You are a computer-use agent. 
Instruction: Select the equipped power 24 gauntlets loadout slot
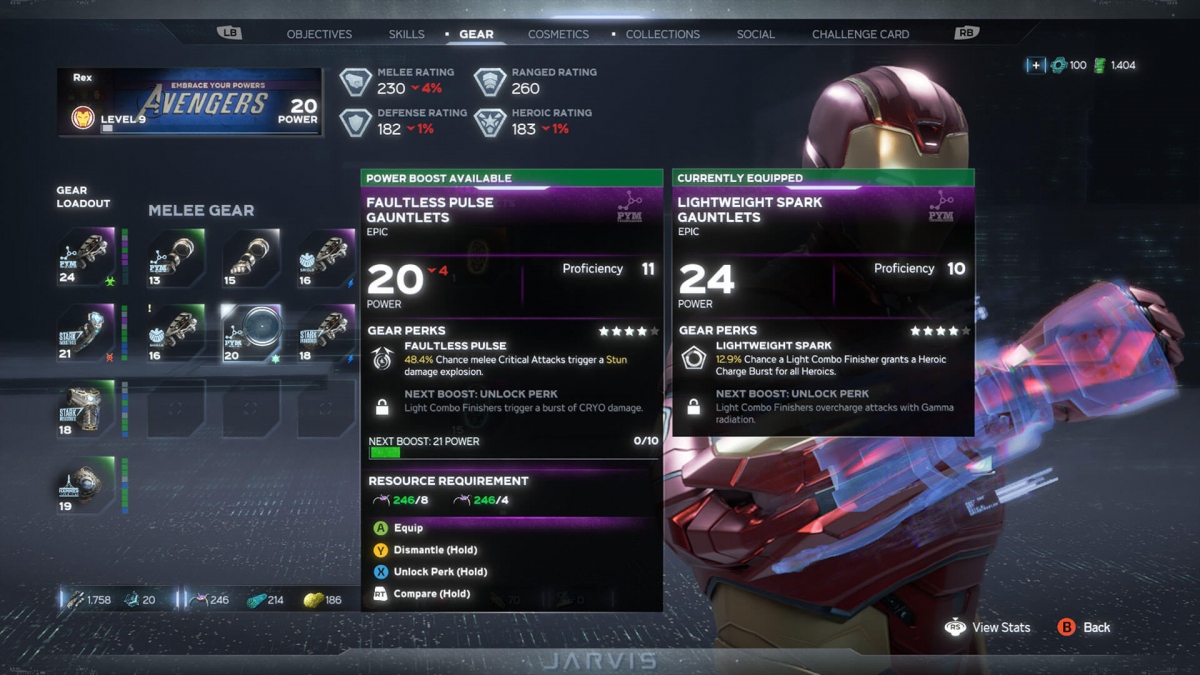point(86,257)
